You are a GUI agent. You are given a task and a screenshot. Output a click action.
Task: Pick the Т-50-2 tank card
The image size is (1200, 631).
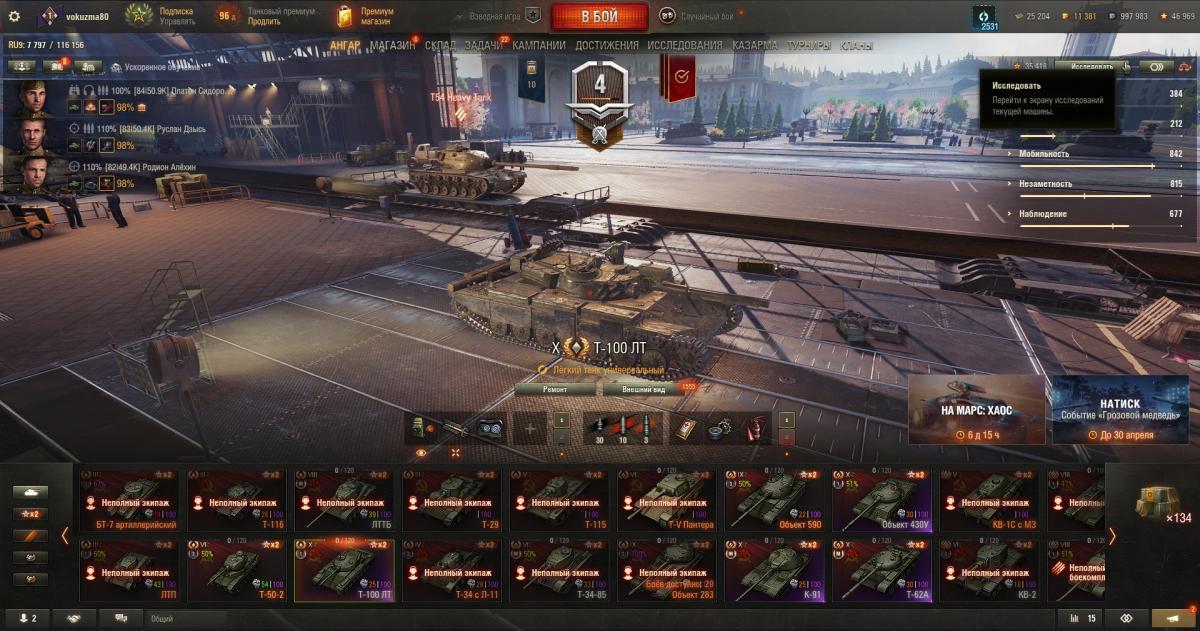tap(235, 570)
